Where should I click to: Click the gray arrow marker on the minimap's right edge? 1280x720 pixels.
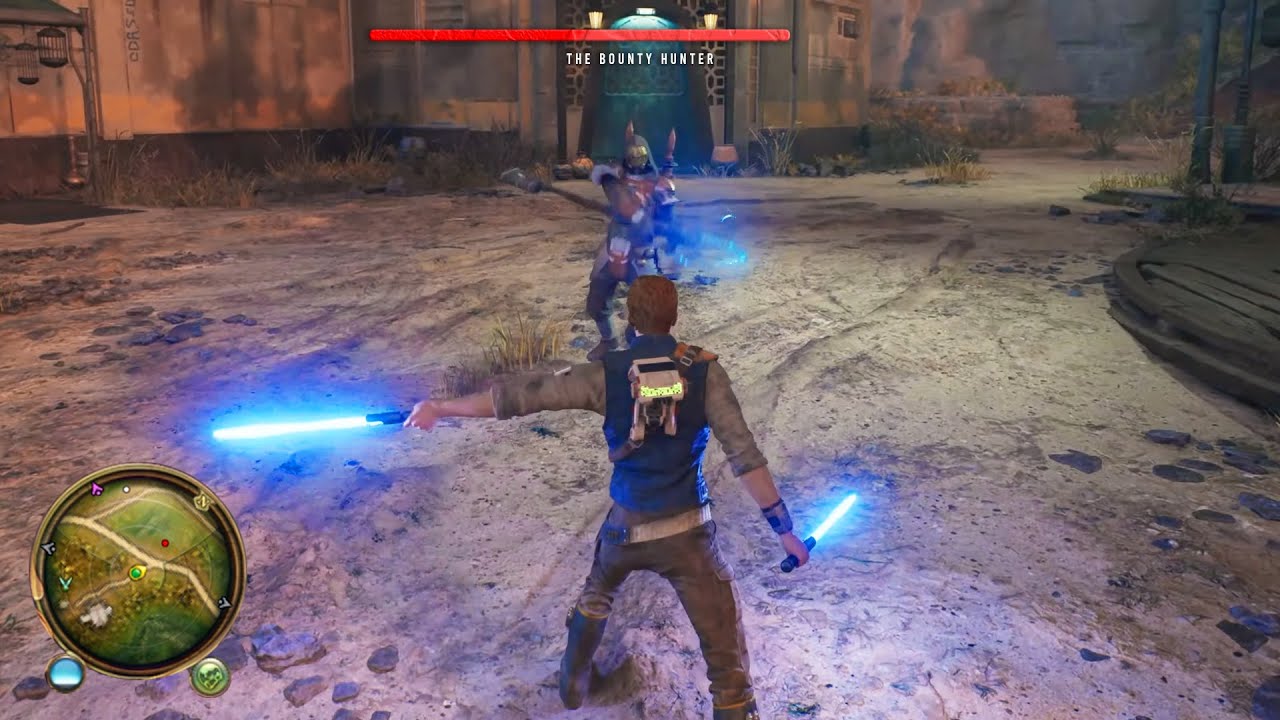pos(225,602)
